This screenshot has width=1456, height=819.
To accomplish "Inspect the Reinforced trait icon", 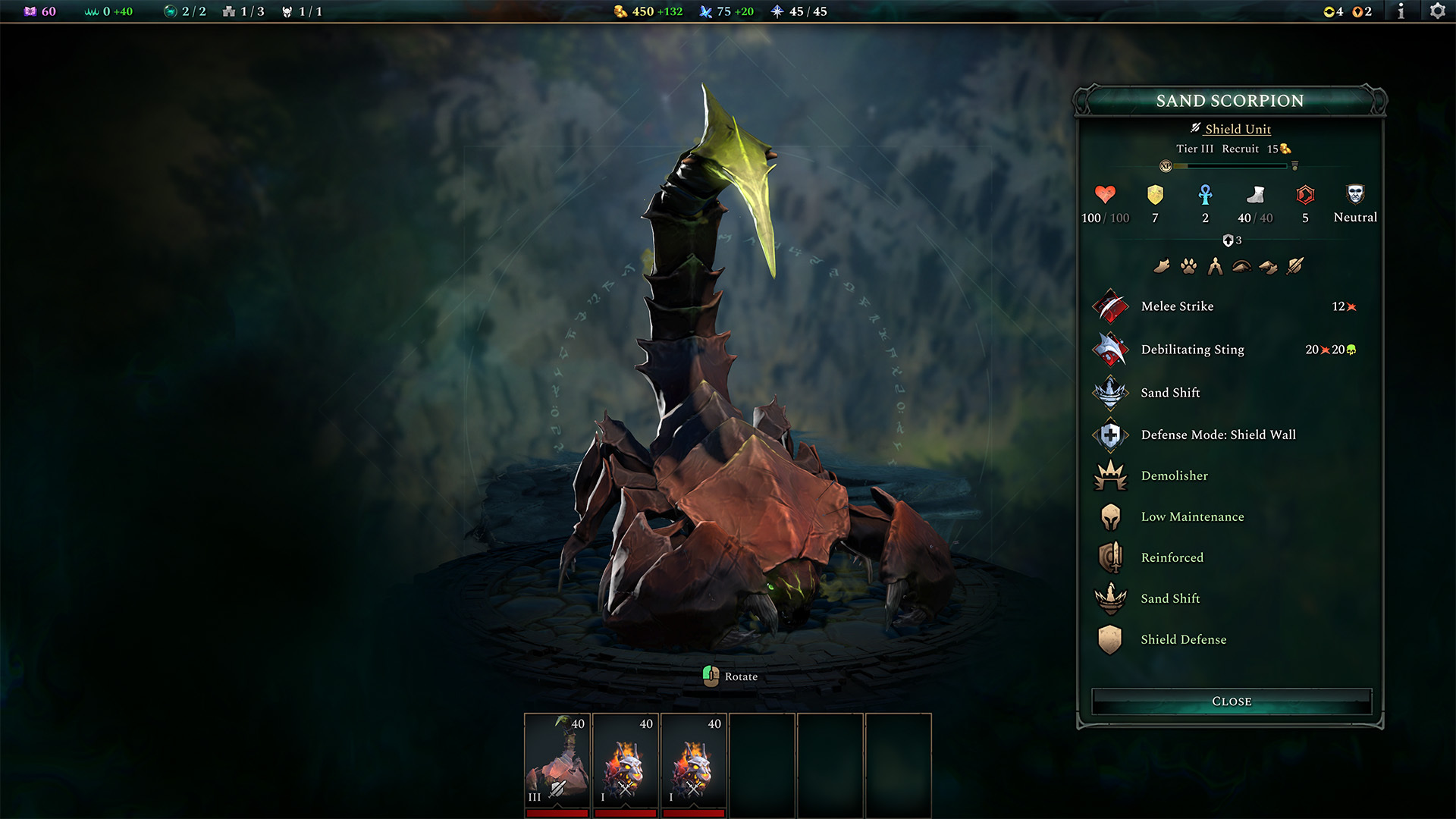I will tap(1110, 557).
